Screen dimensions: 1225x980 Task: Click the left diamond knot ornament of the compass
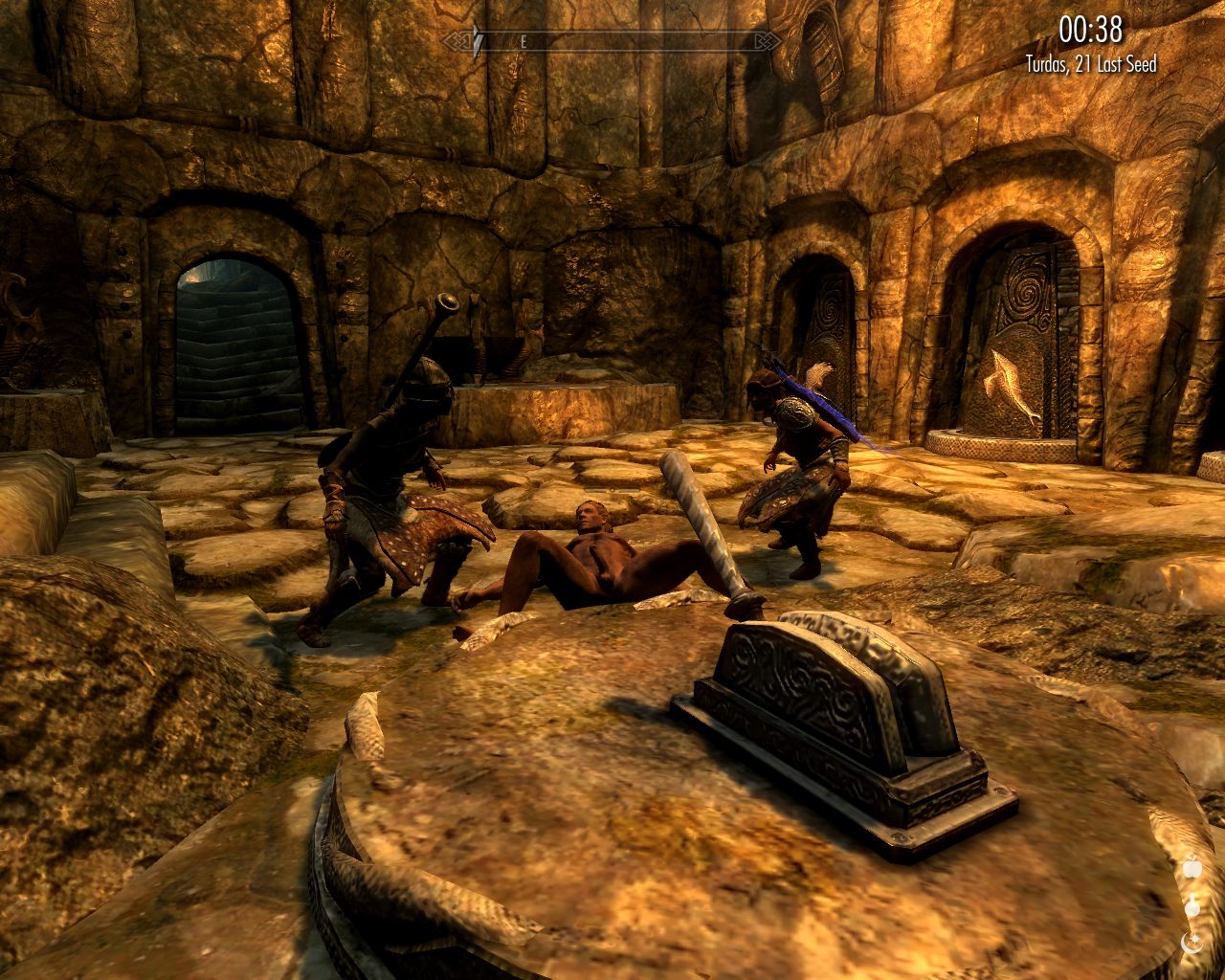pos(458,40)
